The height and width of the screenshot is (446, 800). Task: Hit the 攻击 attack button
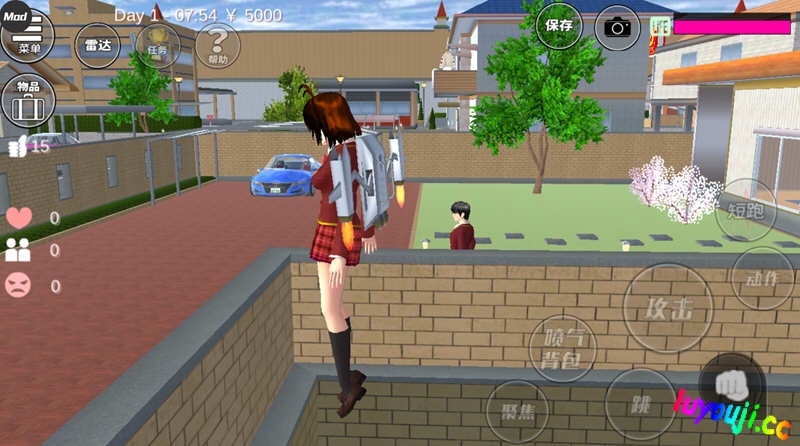668,307
